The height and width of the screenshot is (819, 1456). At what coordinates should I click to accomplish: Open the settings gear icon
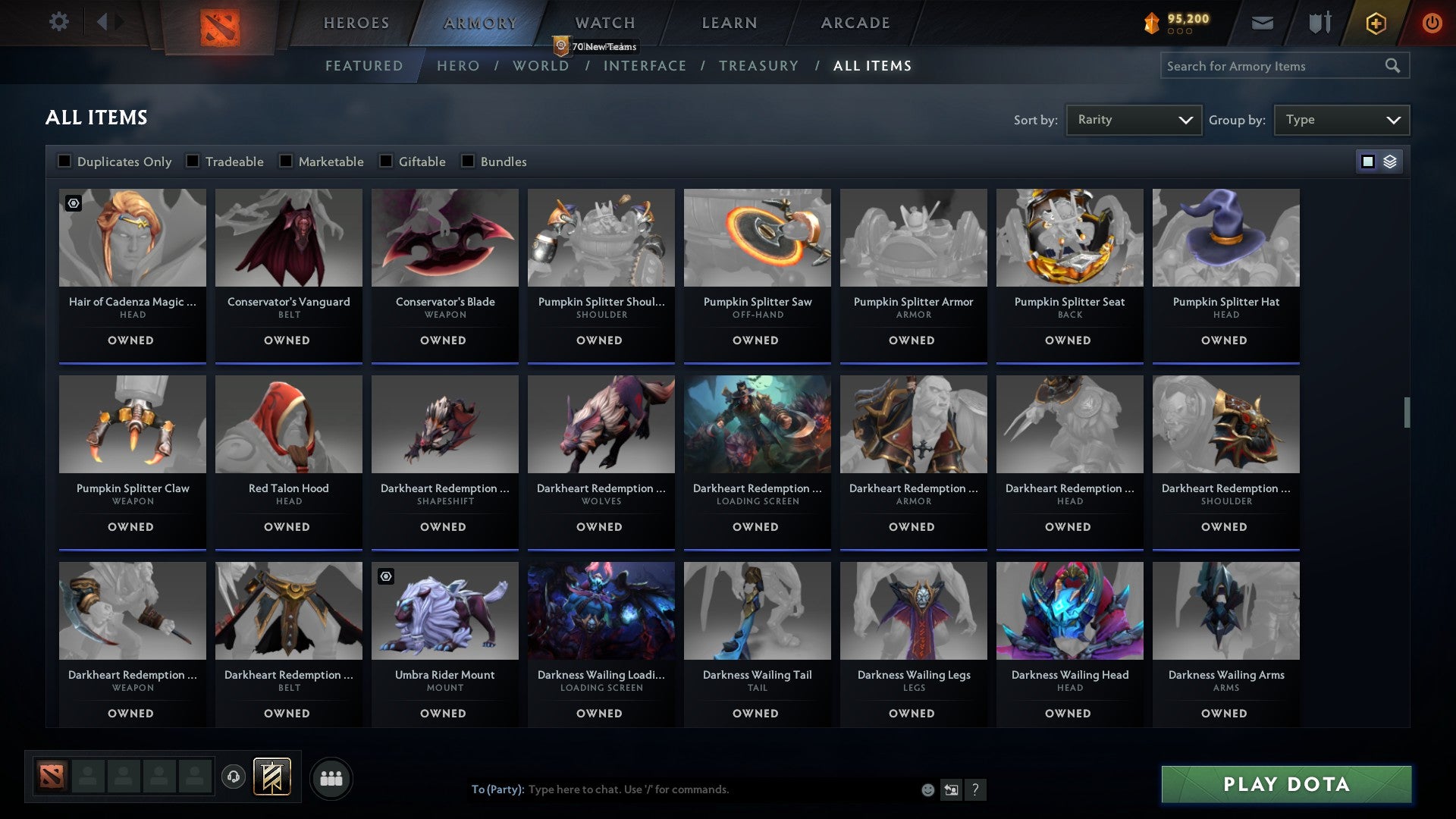[x=59, y=22]
